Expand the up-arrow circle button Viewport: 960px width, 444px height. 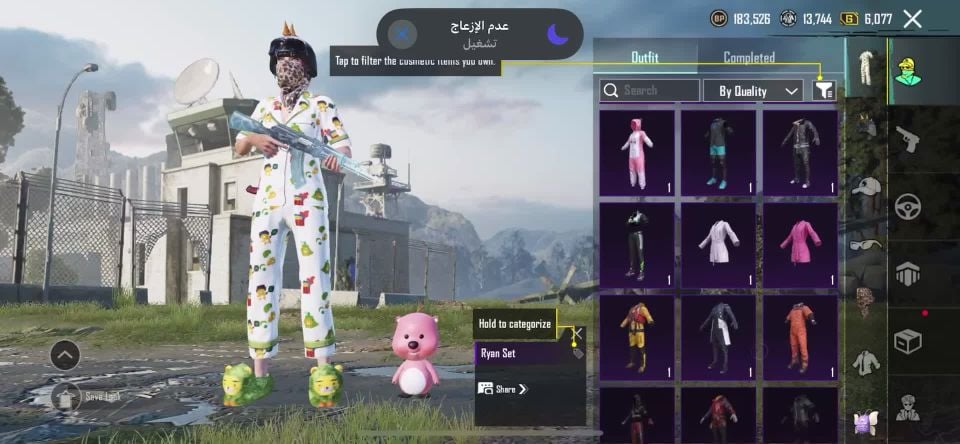(x=64, y=355)
